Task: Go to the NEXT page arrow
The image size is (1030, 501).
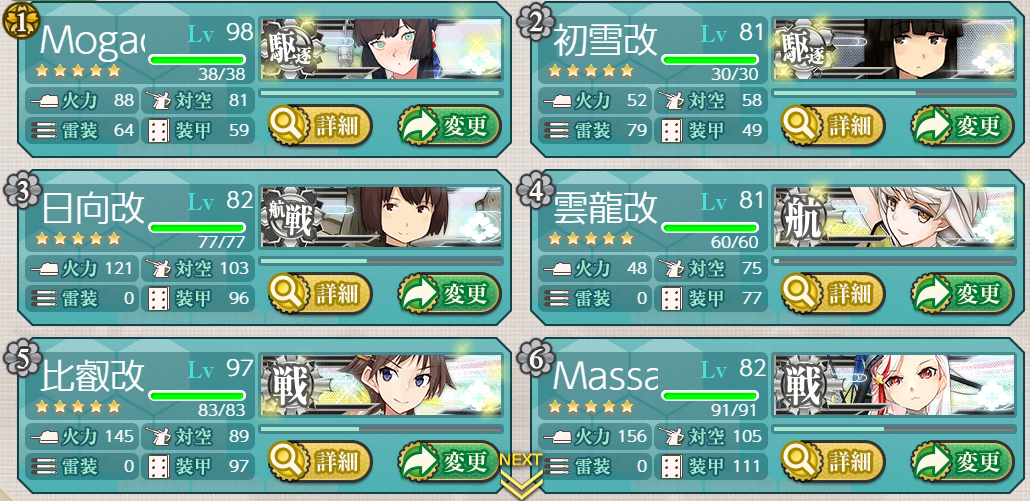Action: coord(520,478)
